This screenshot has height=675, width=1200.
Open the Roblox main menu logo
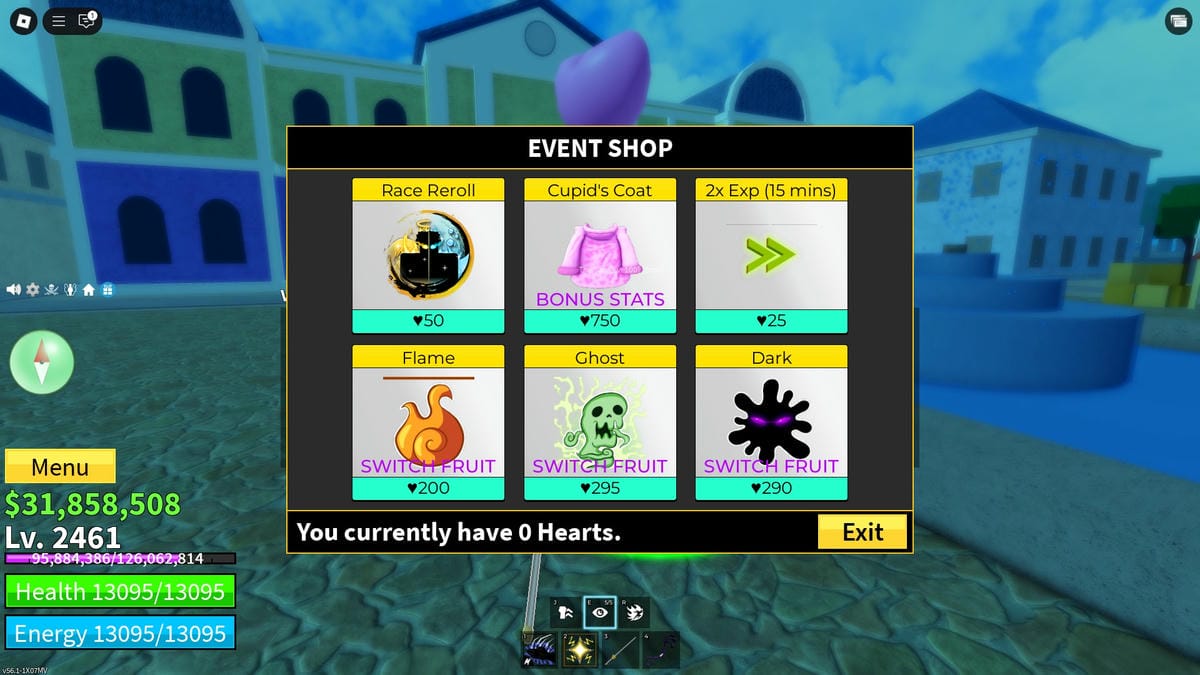tap(24, 20)
